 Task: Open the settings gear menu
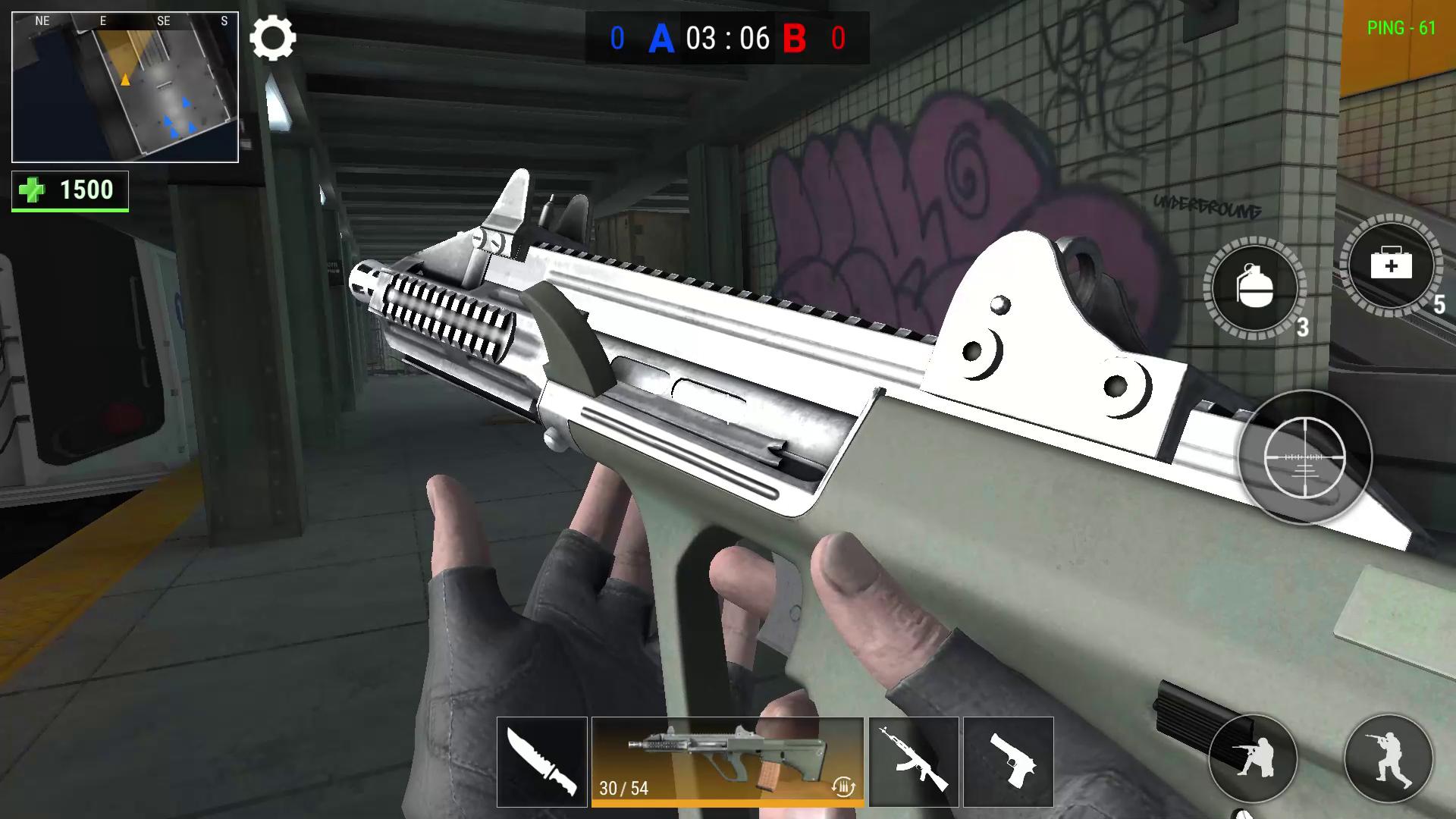(x=274, y=38)
